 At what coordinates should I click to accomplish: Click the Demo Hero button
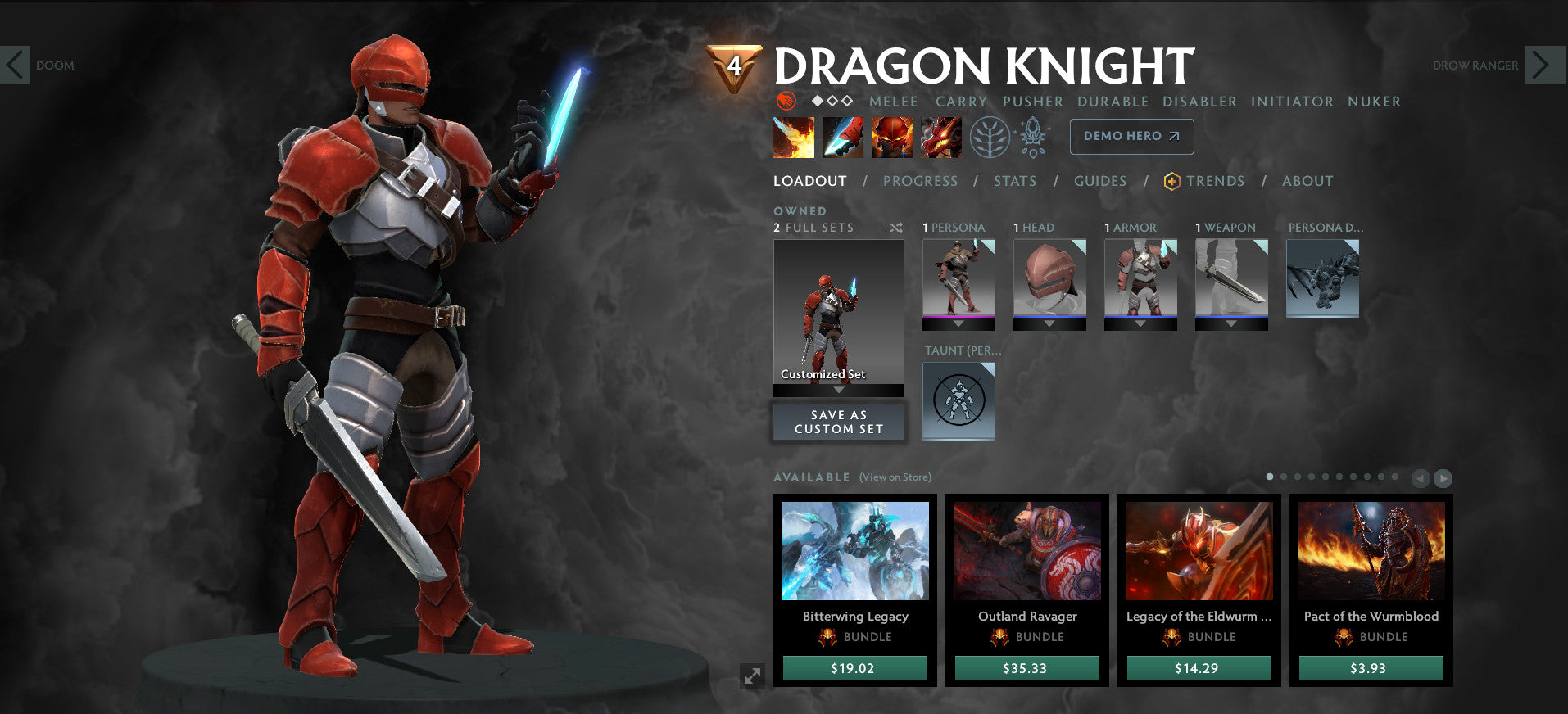click(1131, 136)
